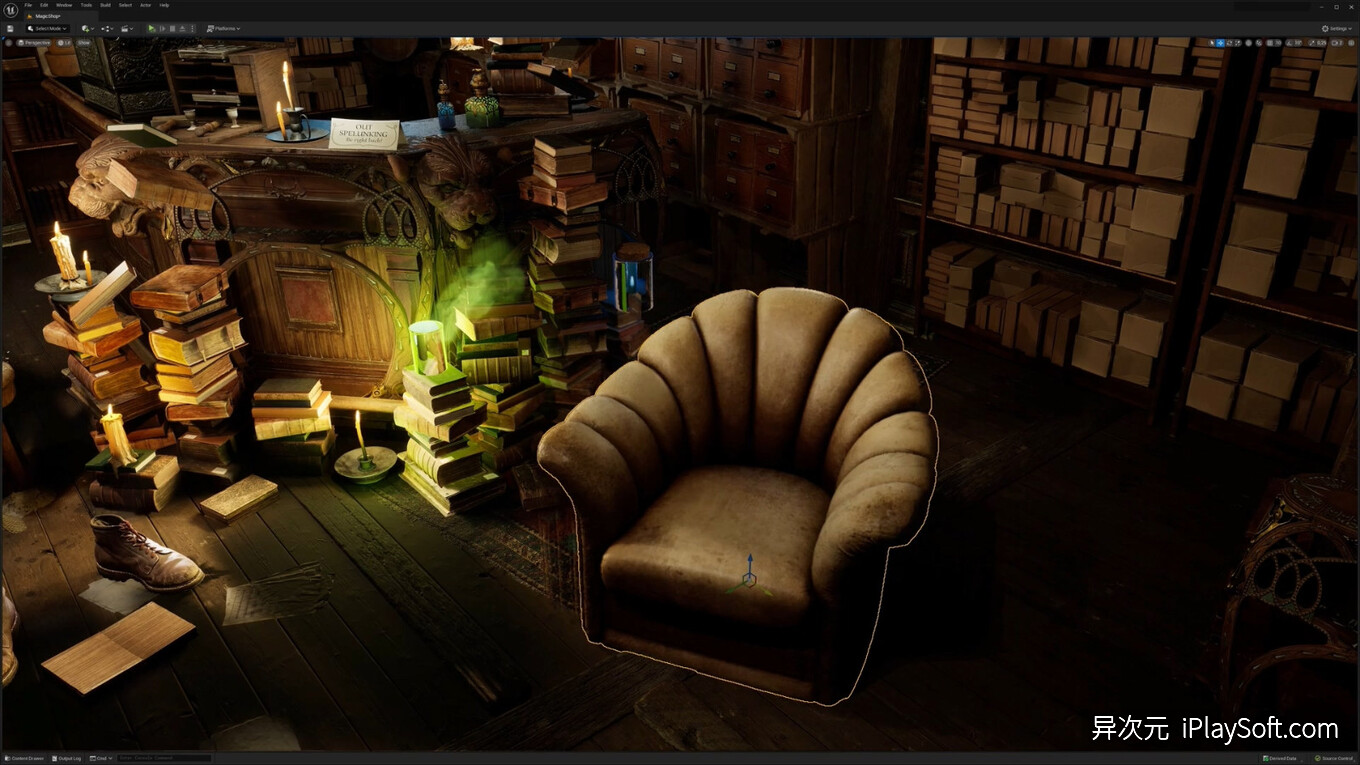
Task: Click the Save Current Level icon
Action: click(x=11, y=28)
